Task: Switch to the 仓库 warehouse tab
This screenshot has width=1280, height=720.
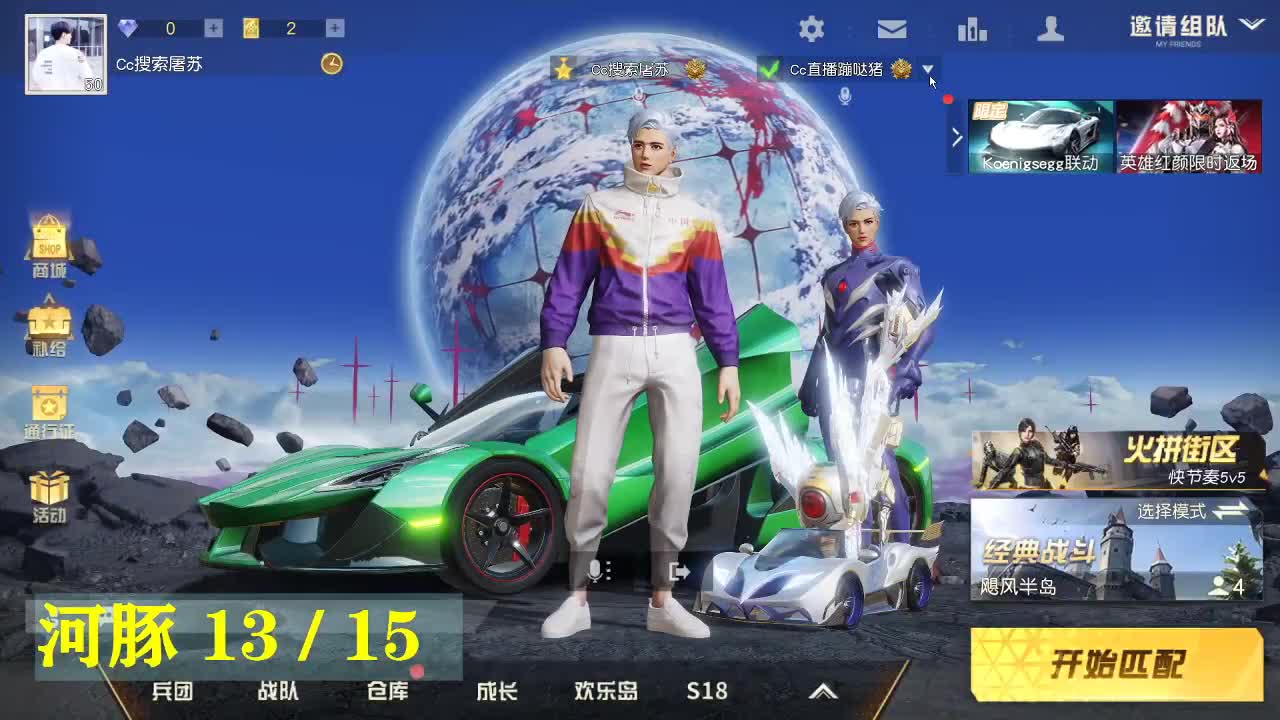Action: point(388,690)
